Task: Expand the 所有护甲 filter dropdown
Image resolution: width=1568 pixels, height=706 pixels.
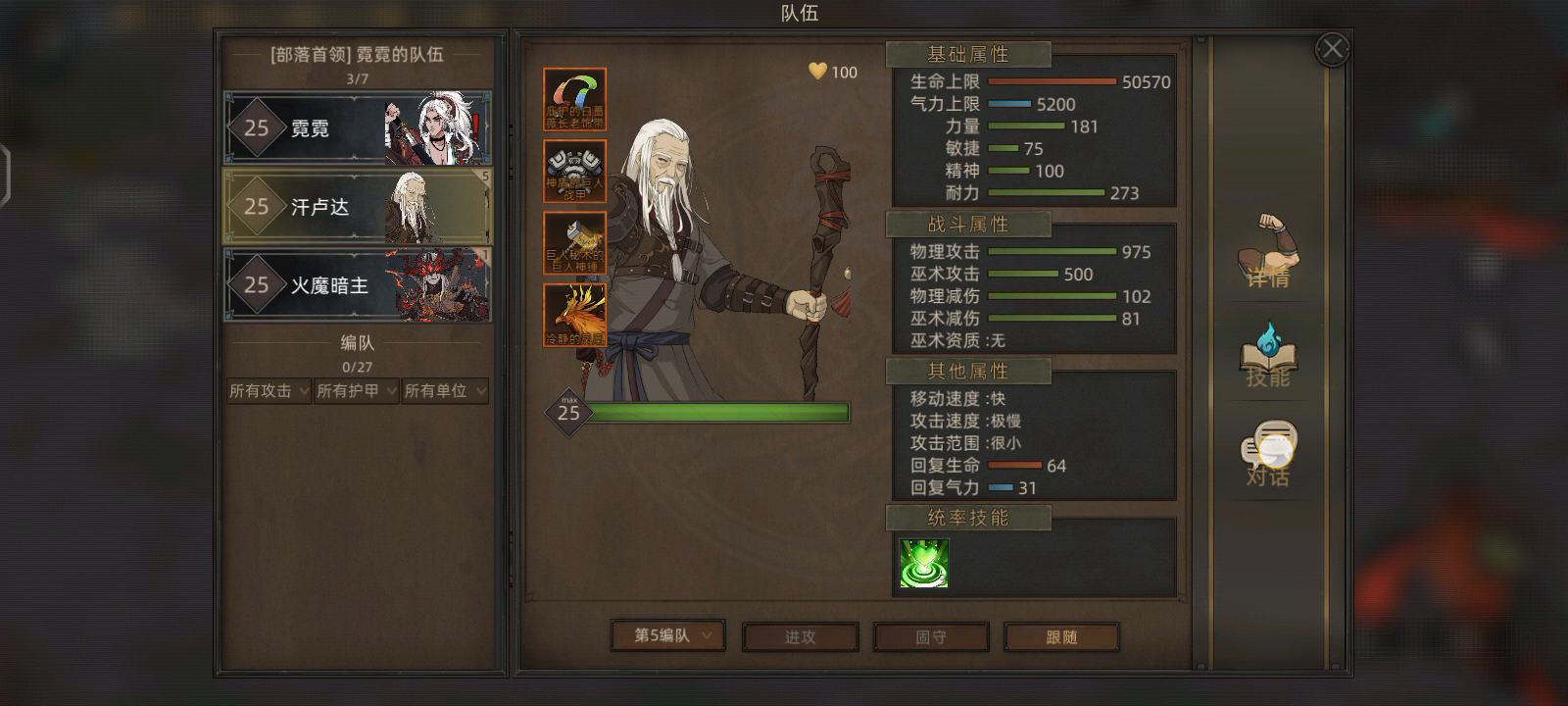Action: [x=356, y=390]
